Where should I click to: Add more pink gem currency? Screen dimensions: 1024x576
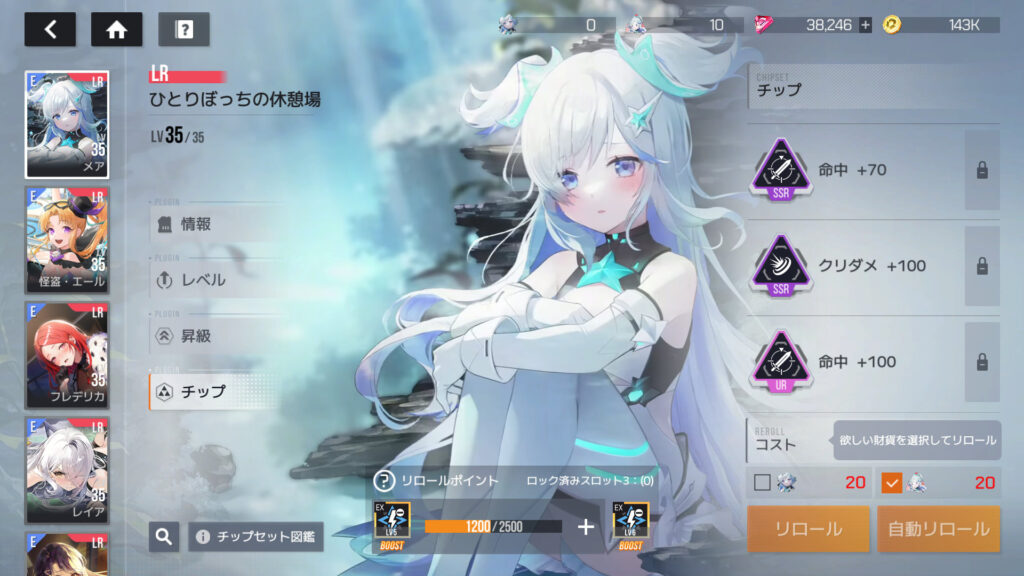click(865, 25)
